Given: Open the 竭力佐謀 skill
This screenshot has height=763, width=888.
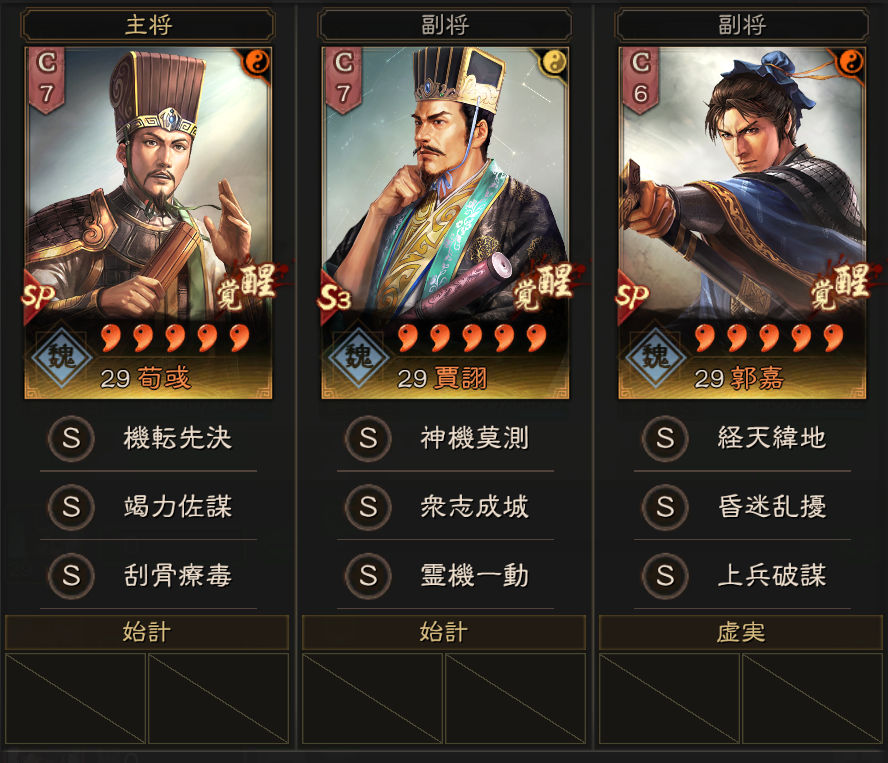Looking at the screenshot, I should 148,507.
